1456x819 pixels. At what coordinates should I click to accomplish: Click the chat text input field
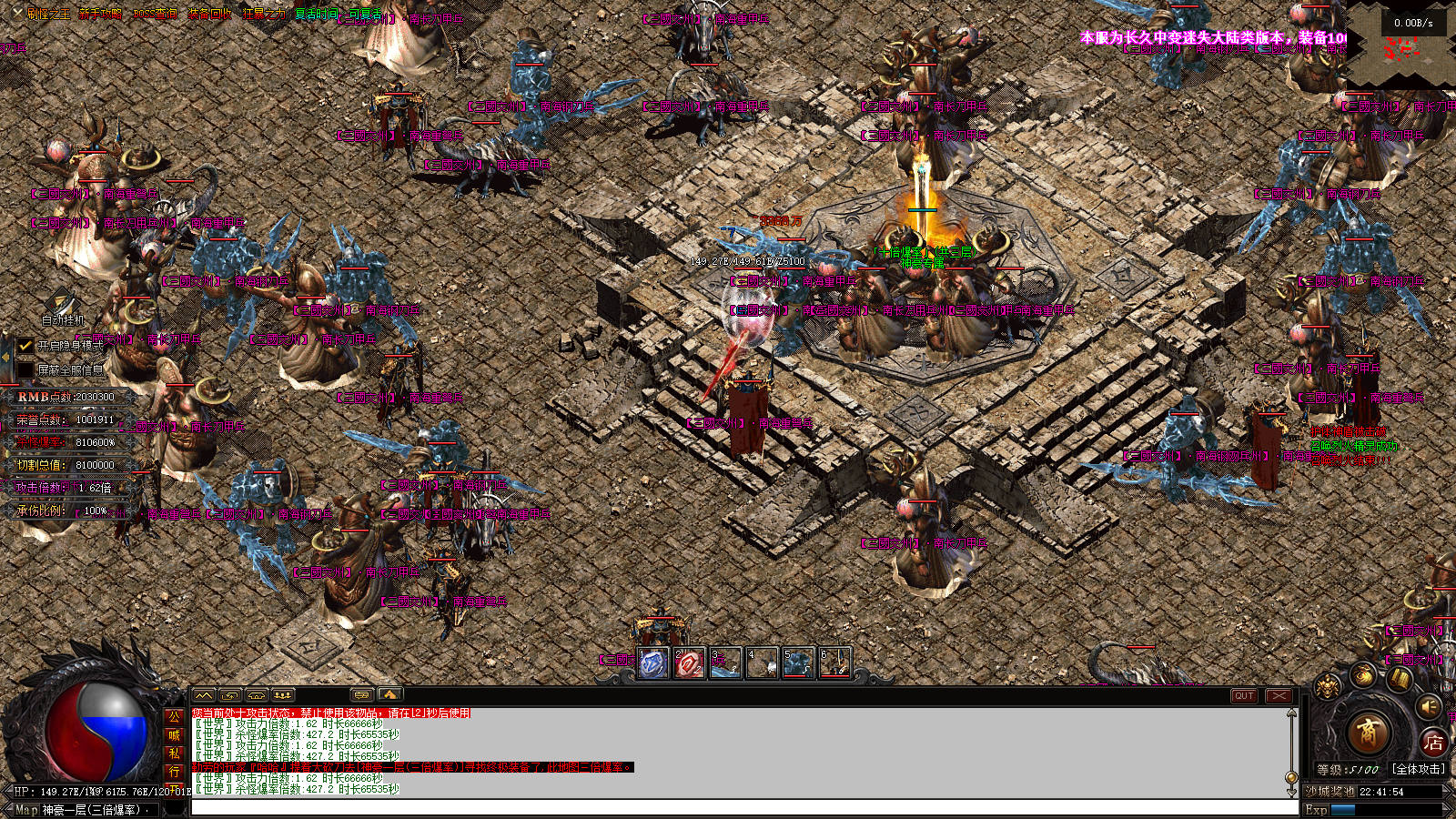click(x=742, y=808)
